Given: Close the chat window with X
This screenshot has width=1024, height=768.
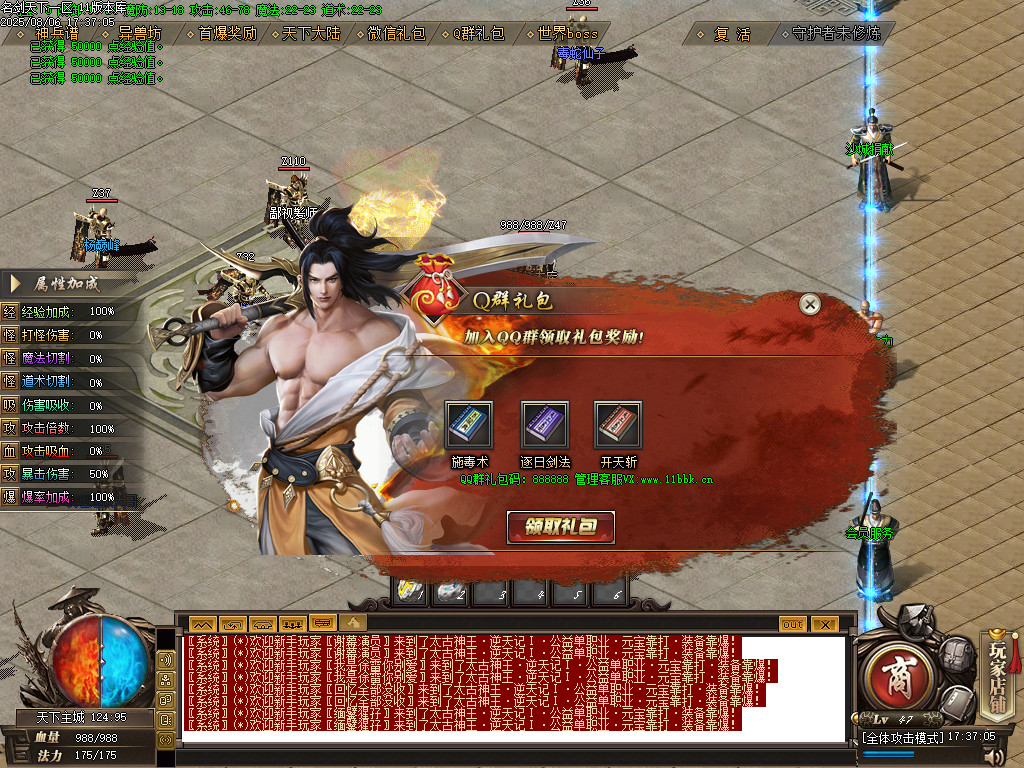Looking at the screenshot, I should 823,623.
